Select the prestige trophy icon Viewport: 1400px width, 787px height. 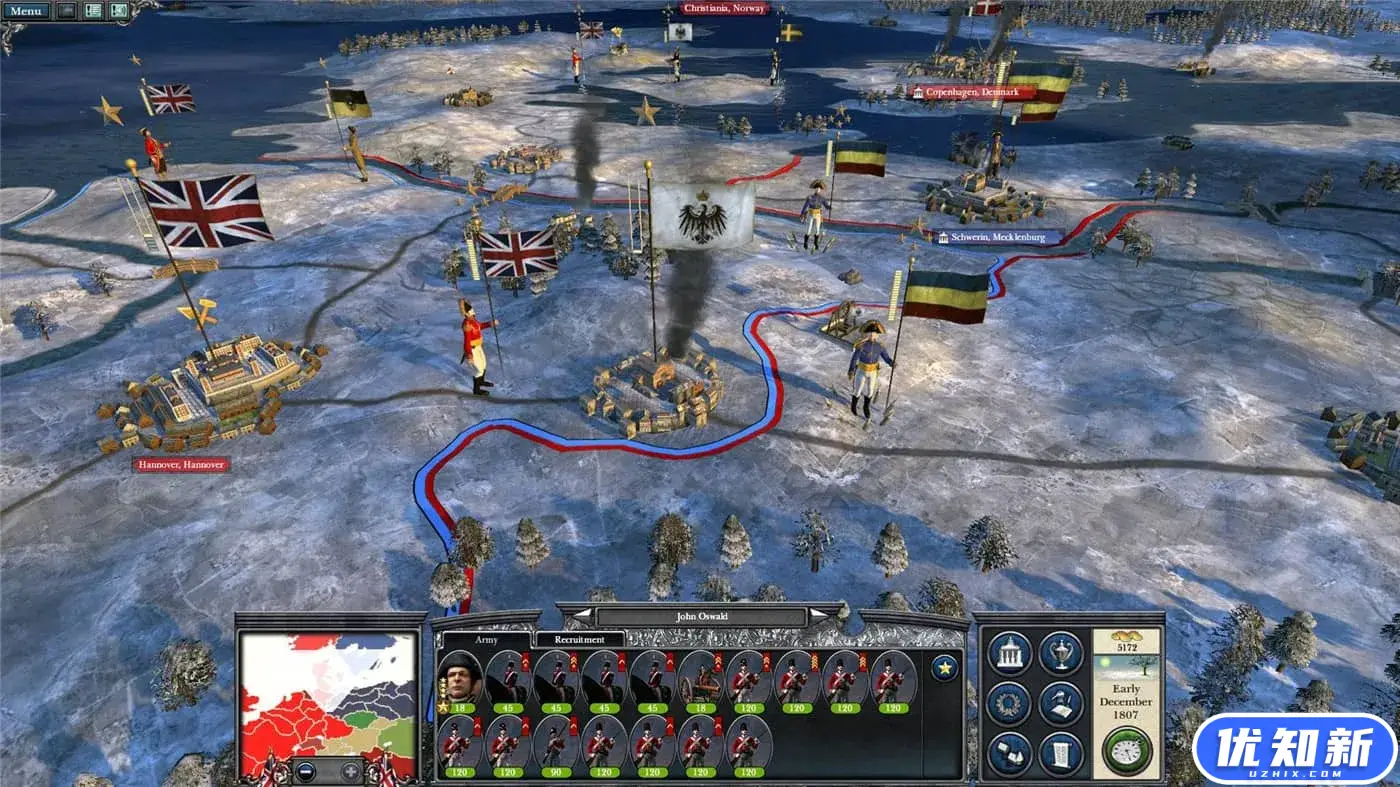coord(1061,655)
